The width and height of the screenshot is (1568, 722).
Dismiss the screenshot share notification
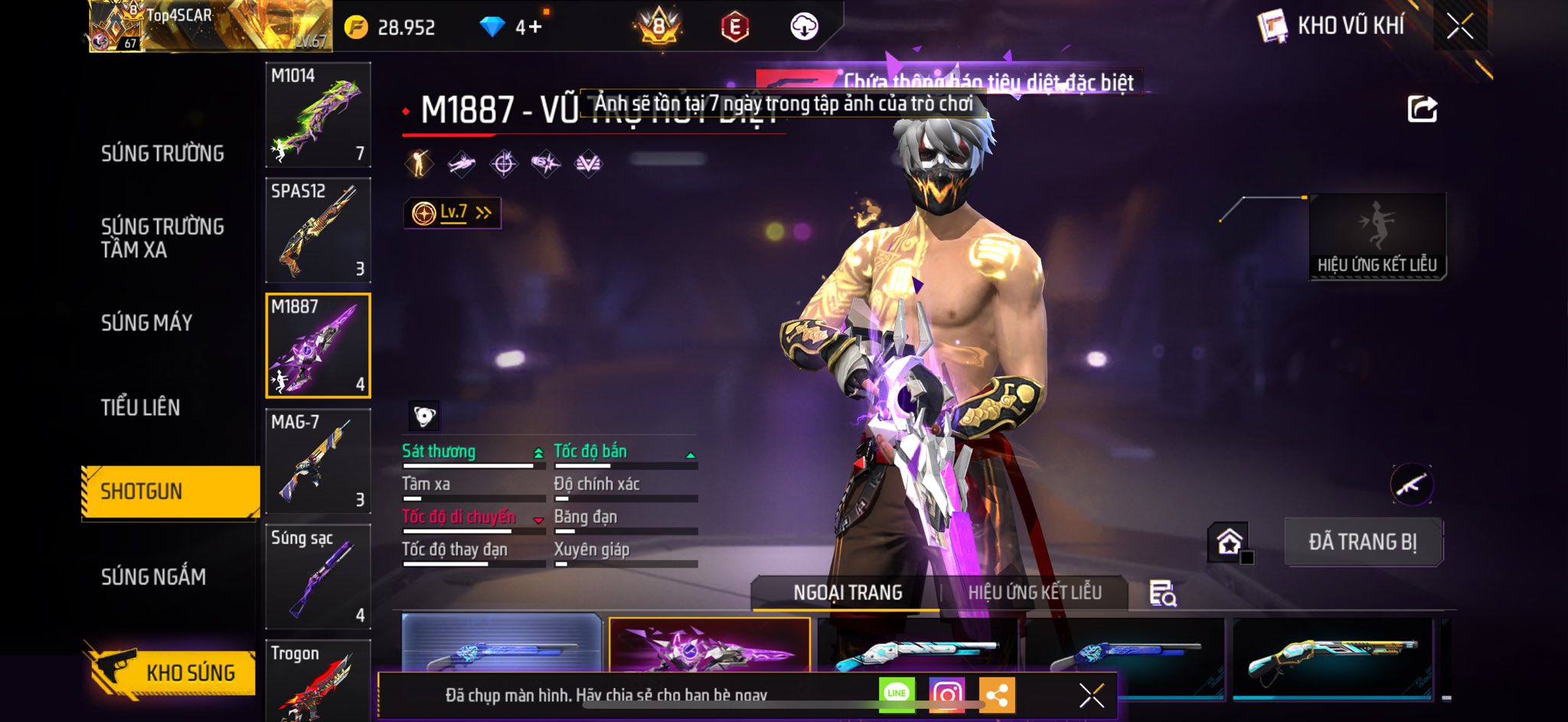point(1091,695)
